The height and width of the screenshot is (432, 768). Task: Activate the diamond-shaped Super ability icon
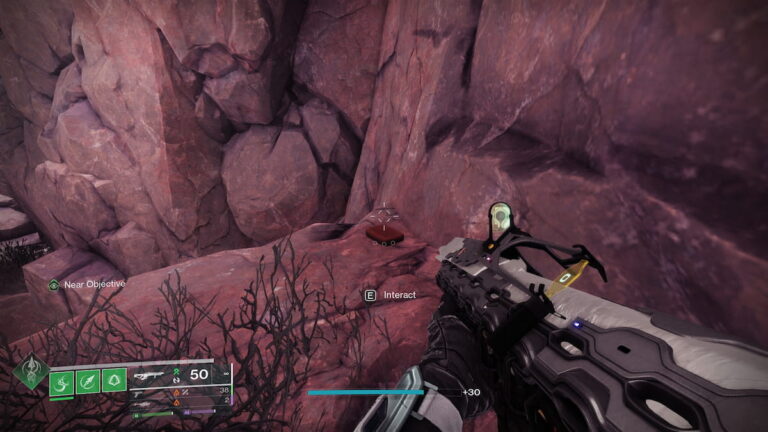click(30, 377)
